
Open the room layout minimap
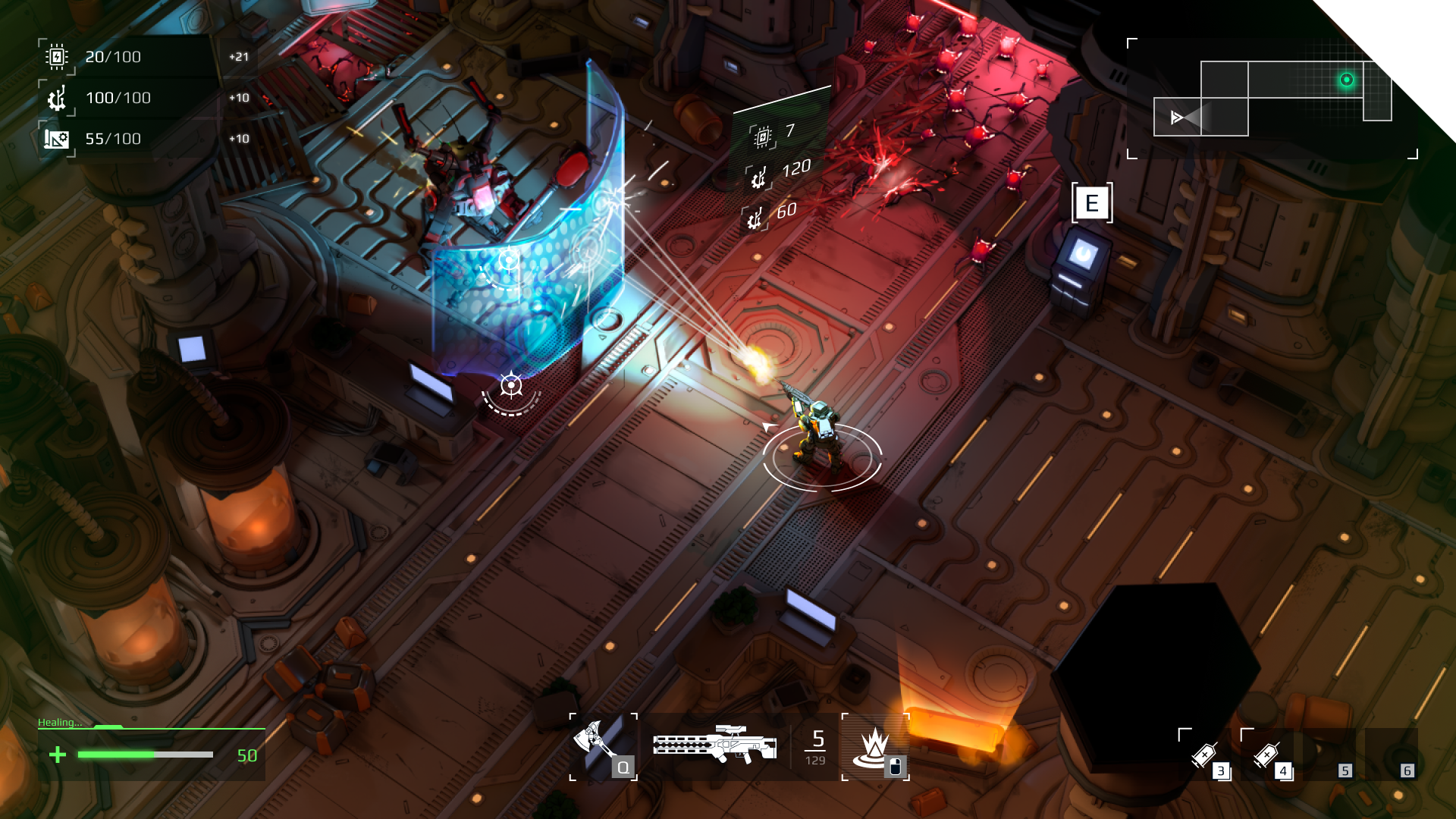(x=1272, y=99)
